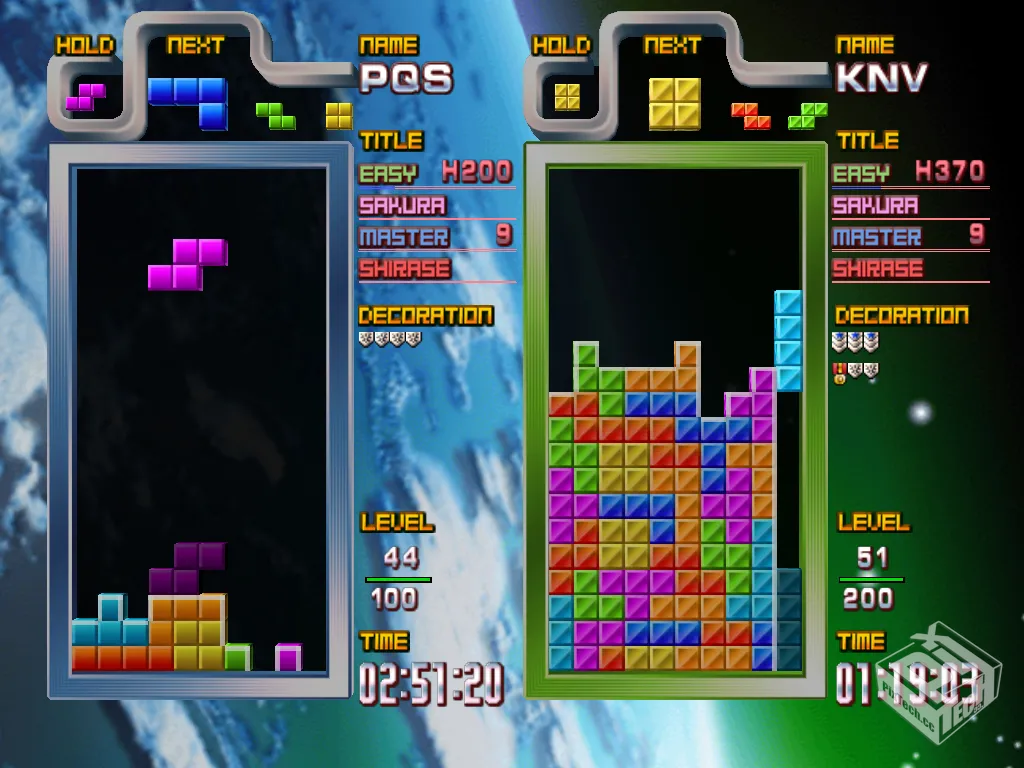This screenshot has width=1024, height=768.
Task: Open KNV's decoration medal icons
Action: pyautogui.click(x=856, y=356)
